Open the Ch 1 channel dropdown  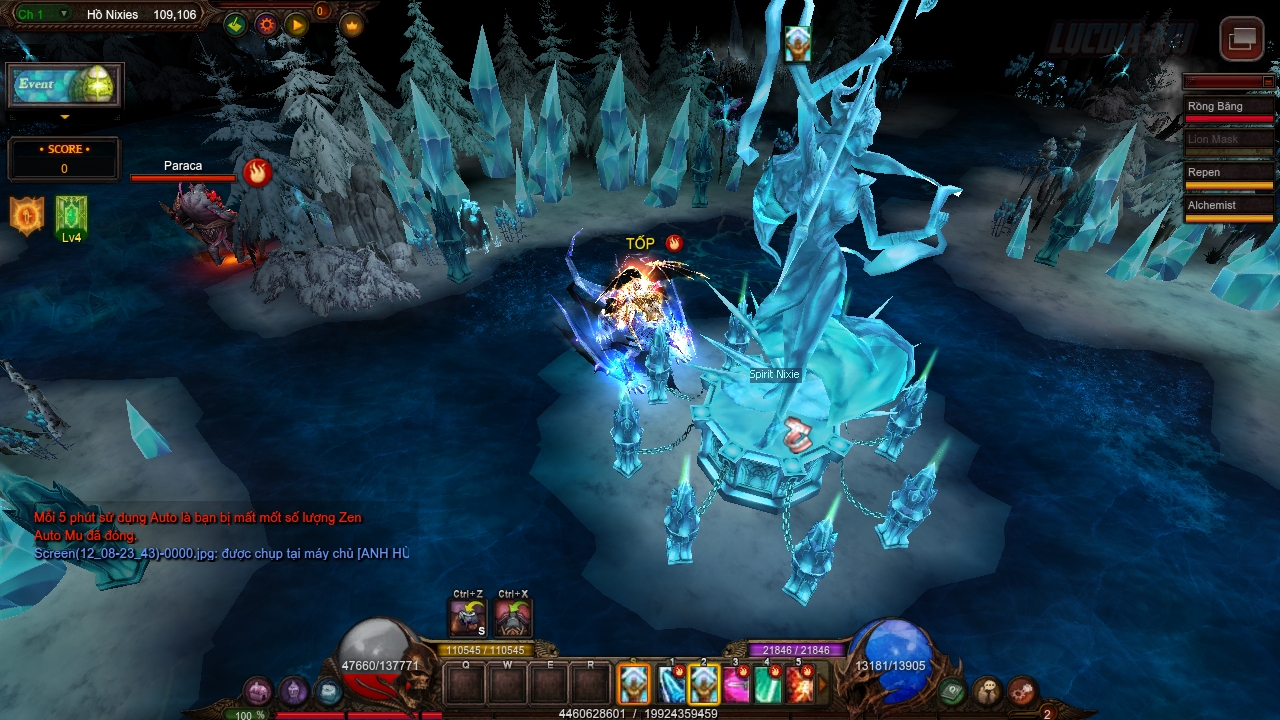(x=45, y=14)
